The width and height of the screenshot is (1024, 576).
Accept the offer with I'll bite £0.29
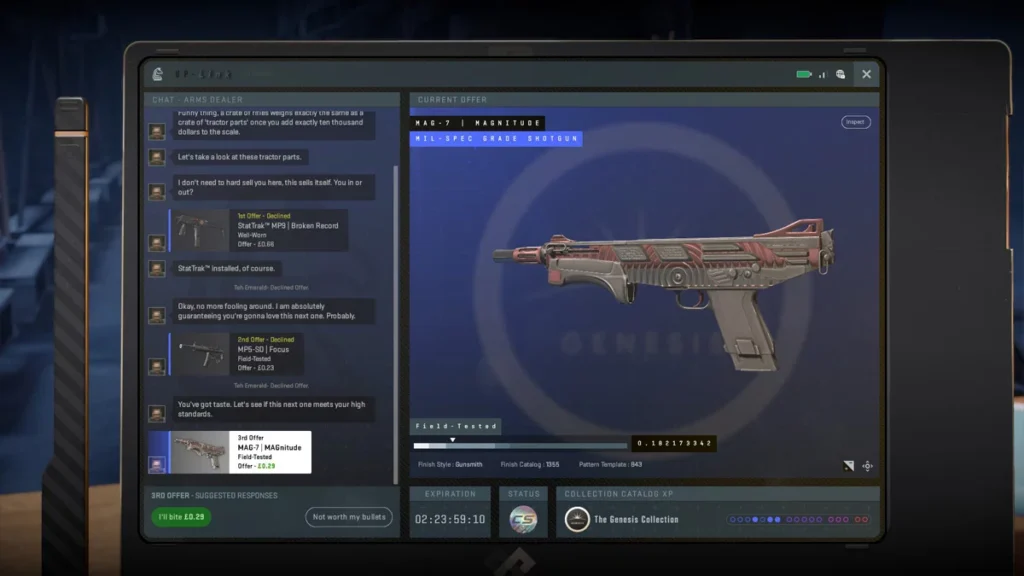point(181,517)
